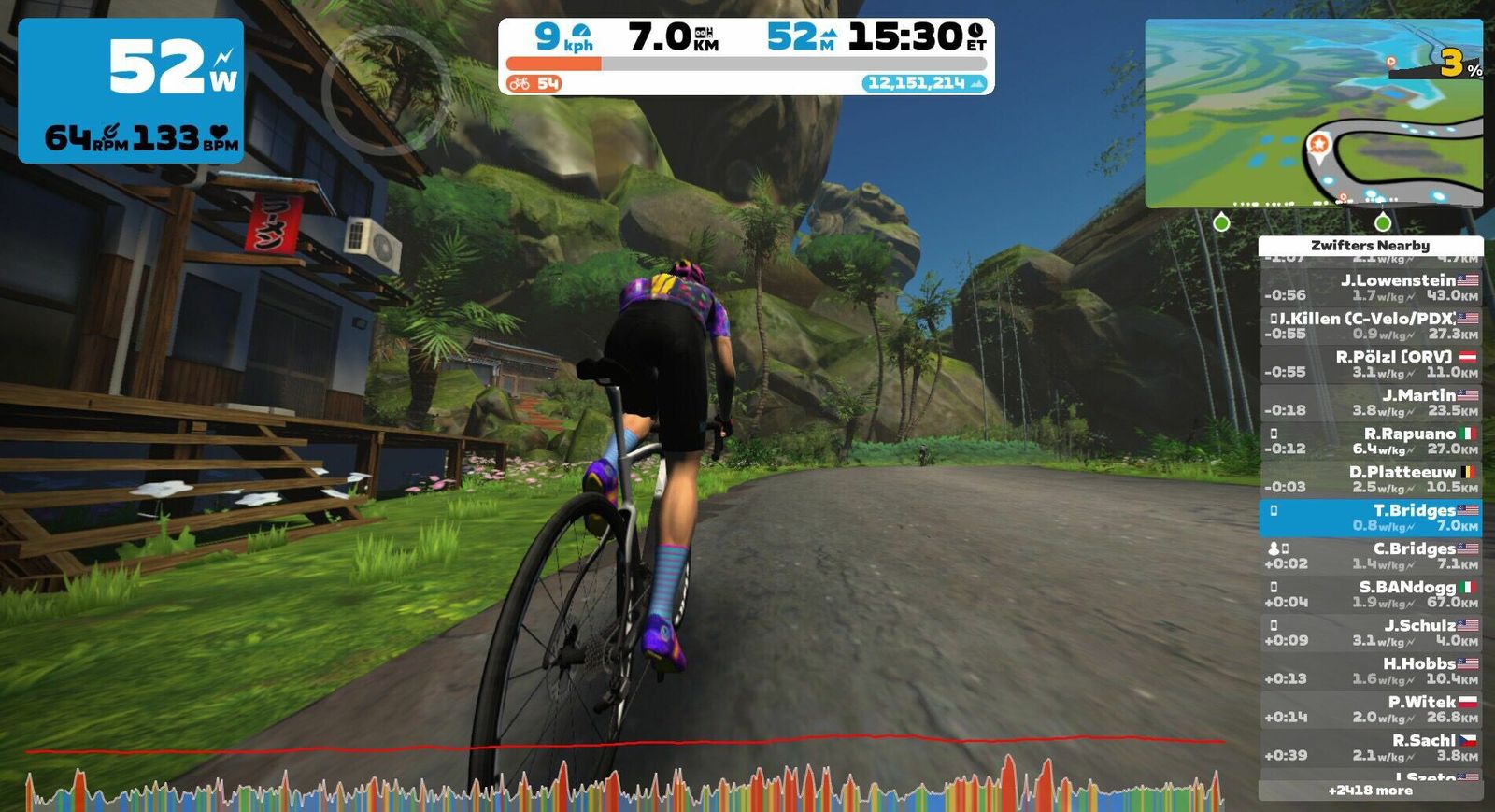Select R.Pölzl (ORV) in the rider list
The height and width of the screenshot is (812, 1495).
pos(1371,364)
